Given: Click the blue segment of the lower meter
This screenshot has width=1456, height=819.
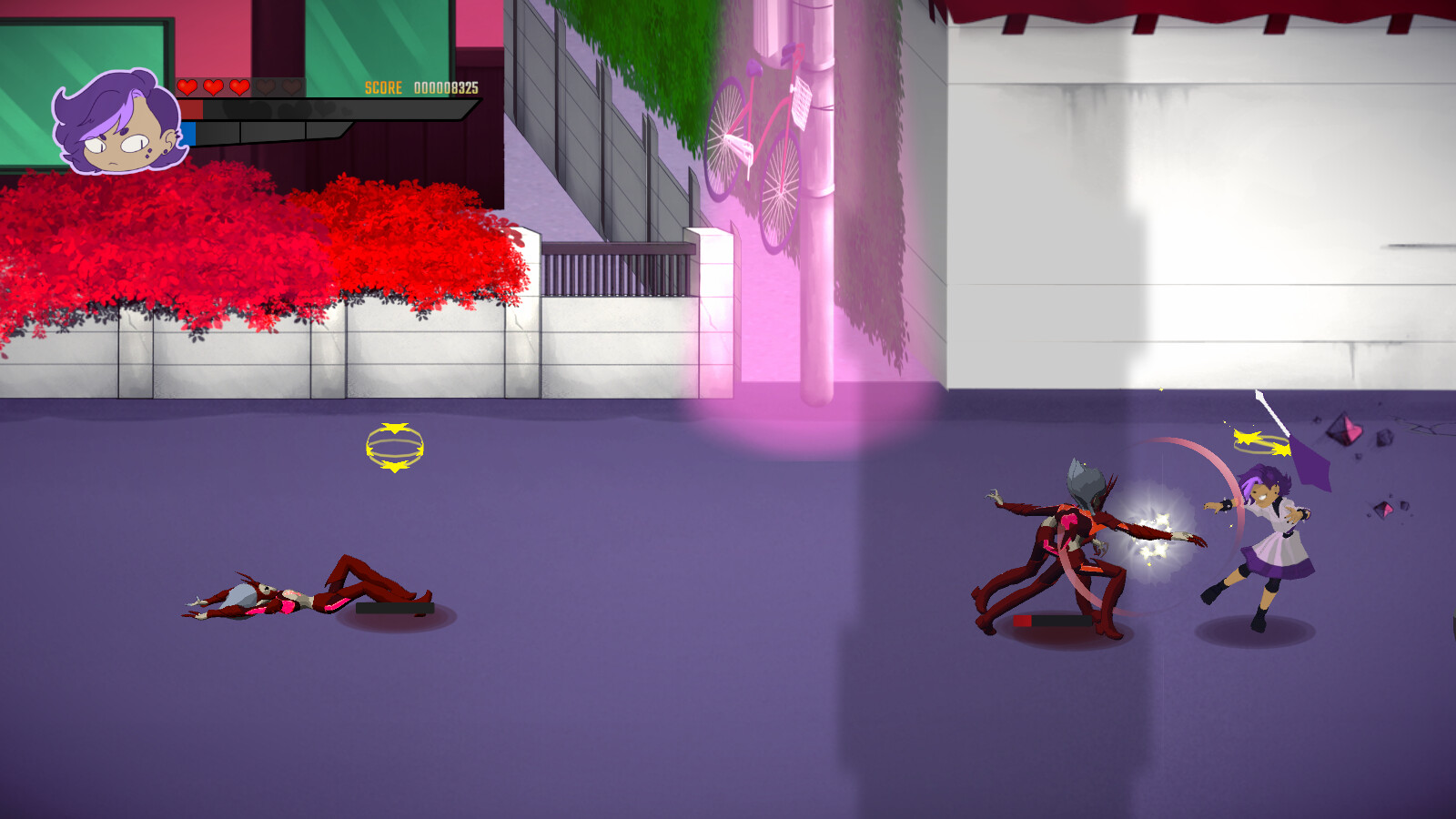Looking at the screenshot, I should click(x=188, y=135).
